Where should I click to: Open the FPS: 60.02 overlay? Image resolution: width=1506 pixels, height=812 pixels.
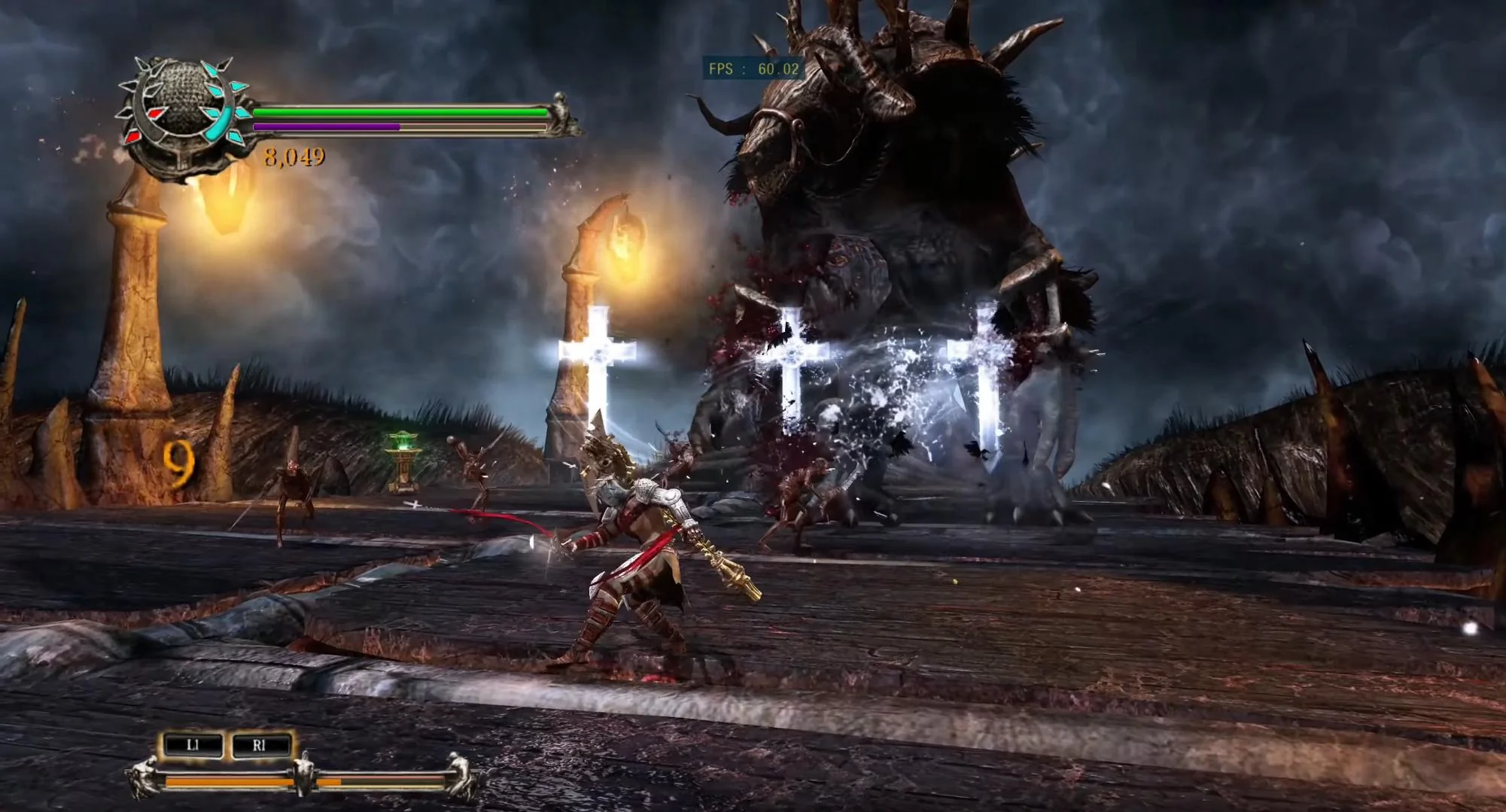point(752,68)
